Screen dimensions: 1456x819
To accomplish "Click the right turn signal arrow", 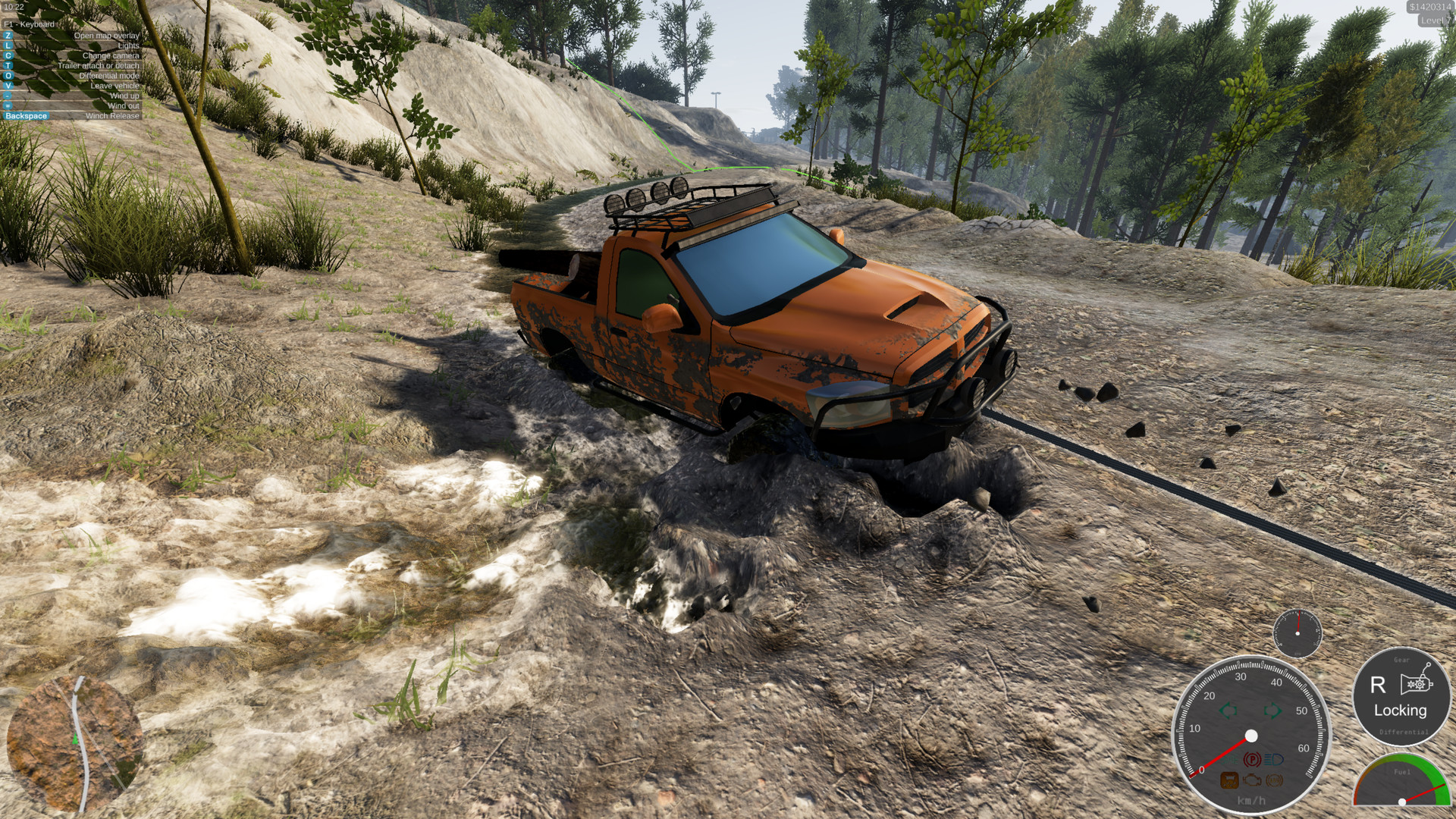I will tap(1272, 711).
